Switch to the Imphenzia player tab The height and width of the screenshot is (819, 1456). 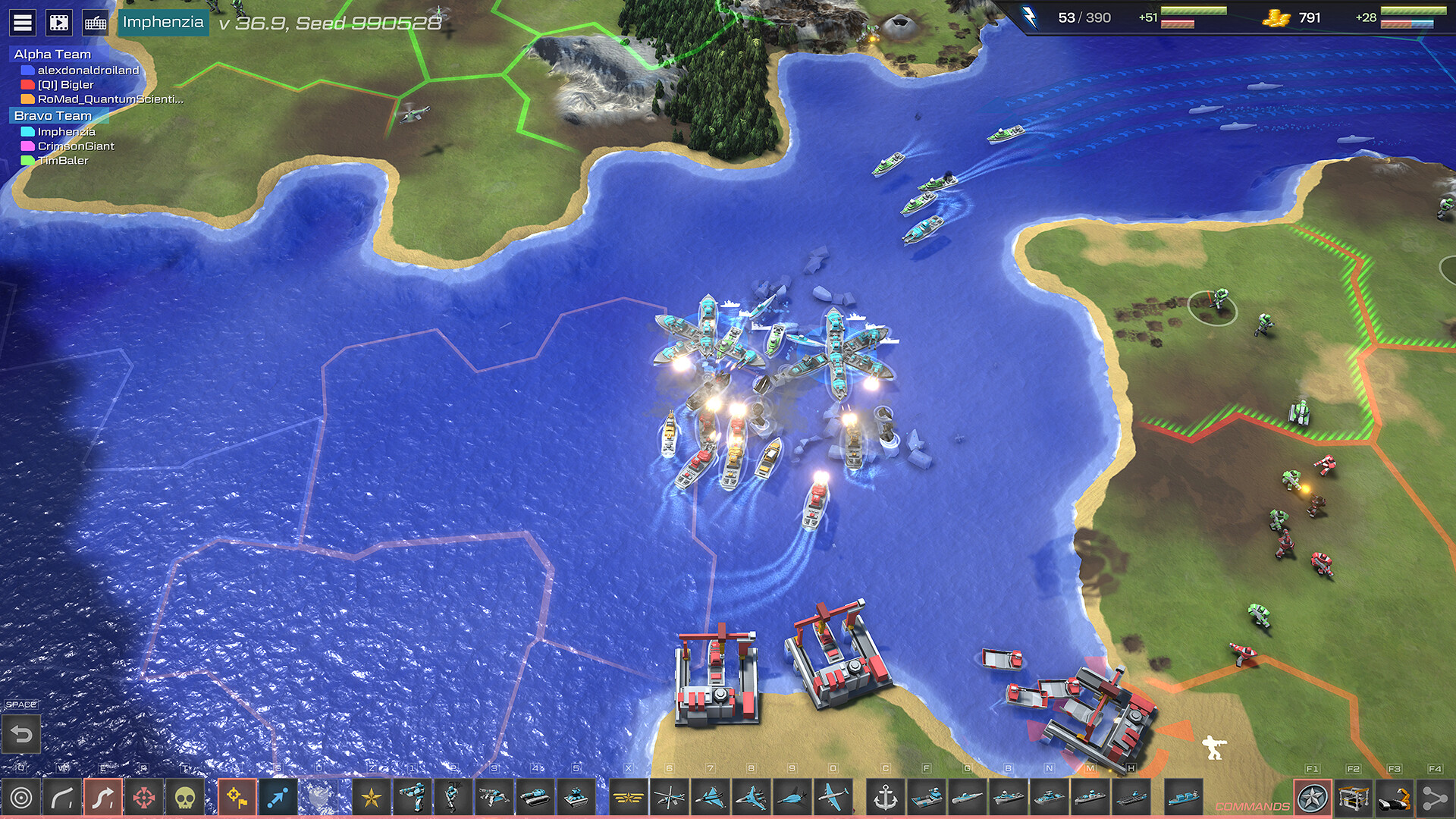point(162,22)
